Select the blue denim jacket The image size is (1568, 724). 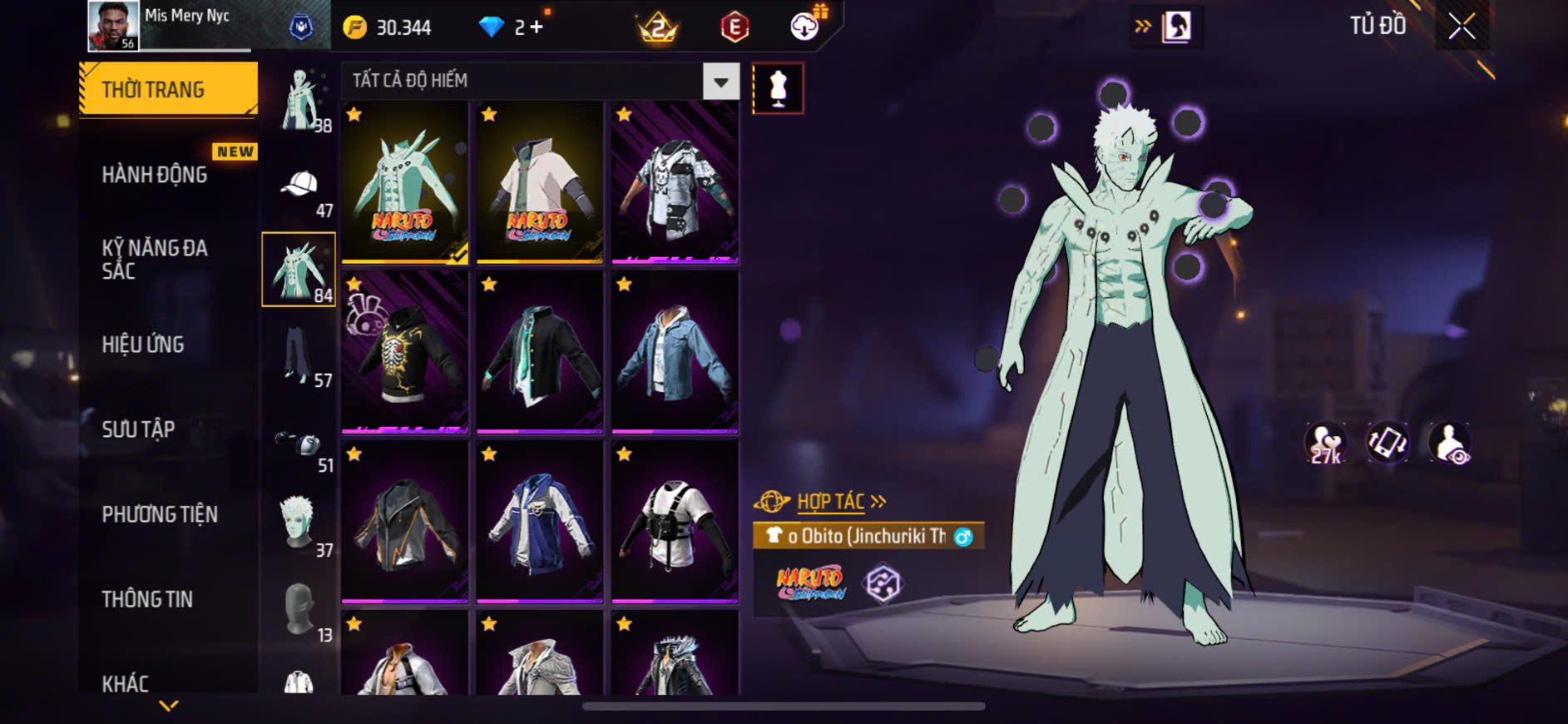tap(675, 351)
